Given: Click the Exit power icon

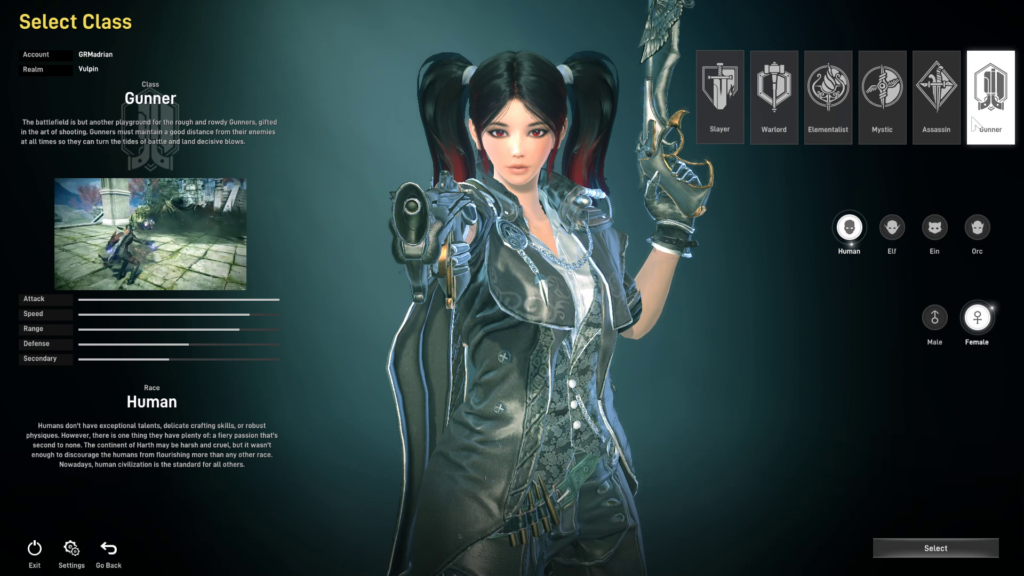Looking at the screenshot, I should 35,548.
